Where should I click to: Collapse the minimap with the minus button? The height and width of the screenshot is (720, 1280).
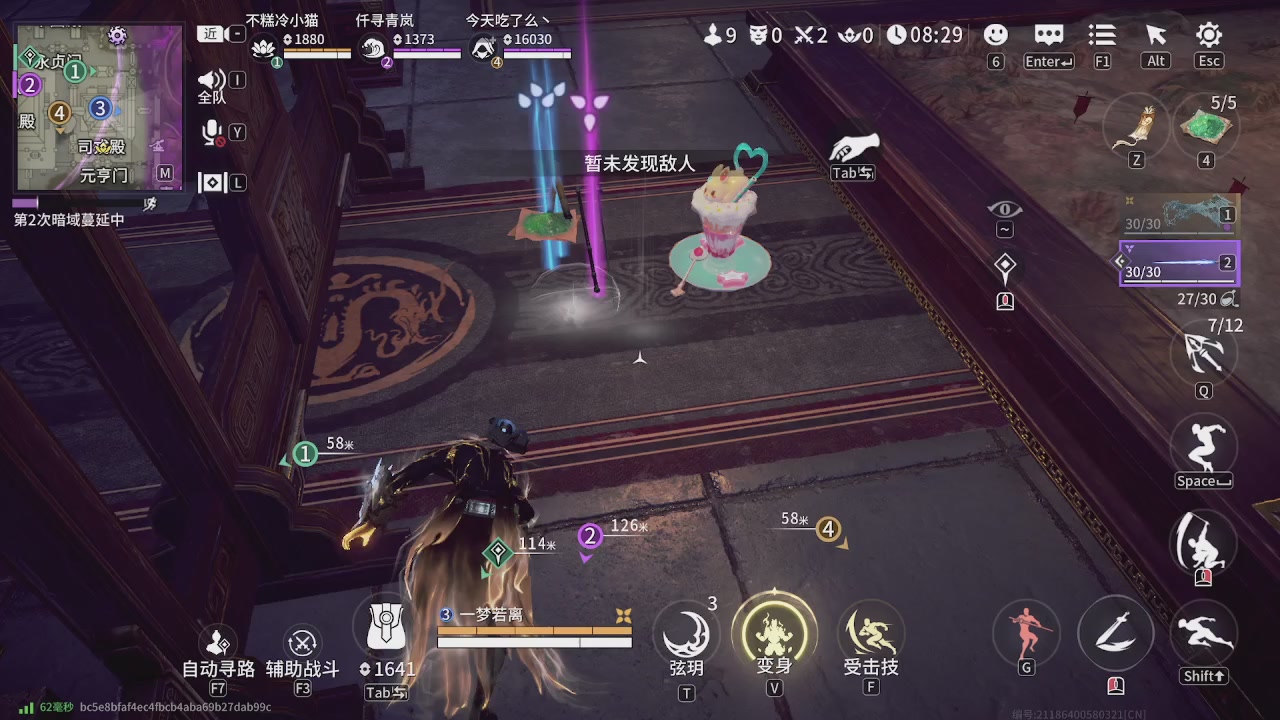point(236,32)
